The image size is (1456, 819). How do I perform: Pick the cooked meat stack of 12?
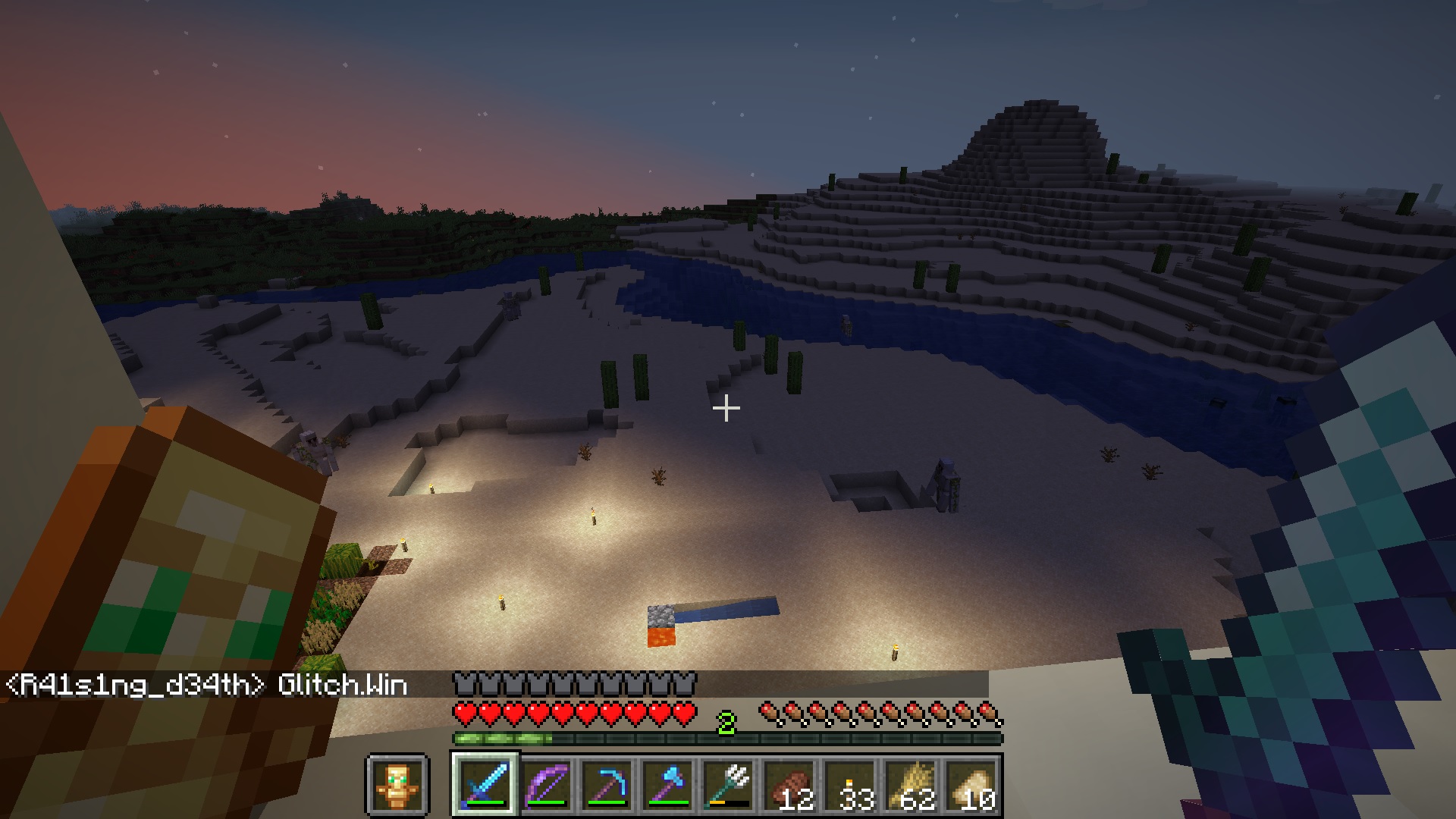coord(789,785)
